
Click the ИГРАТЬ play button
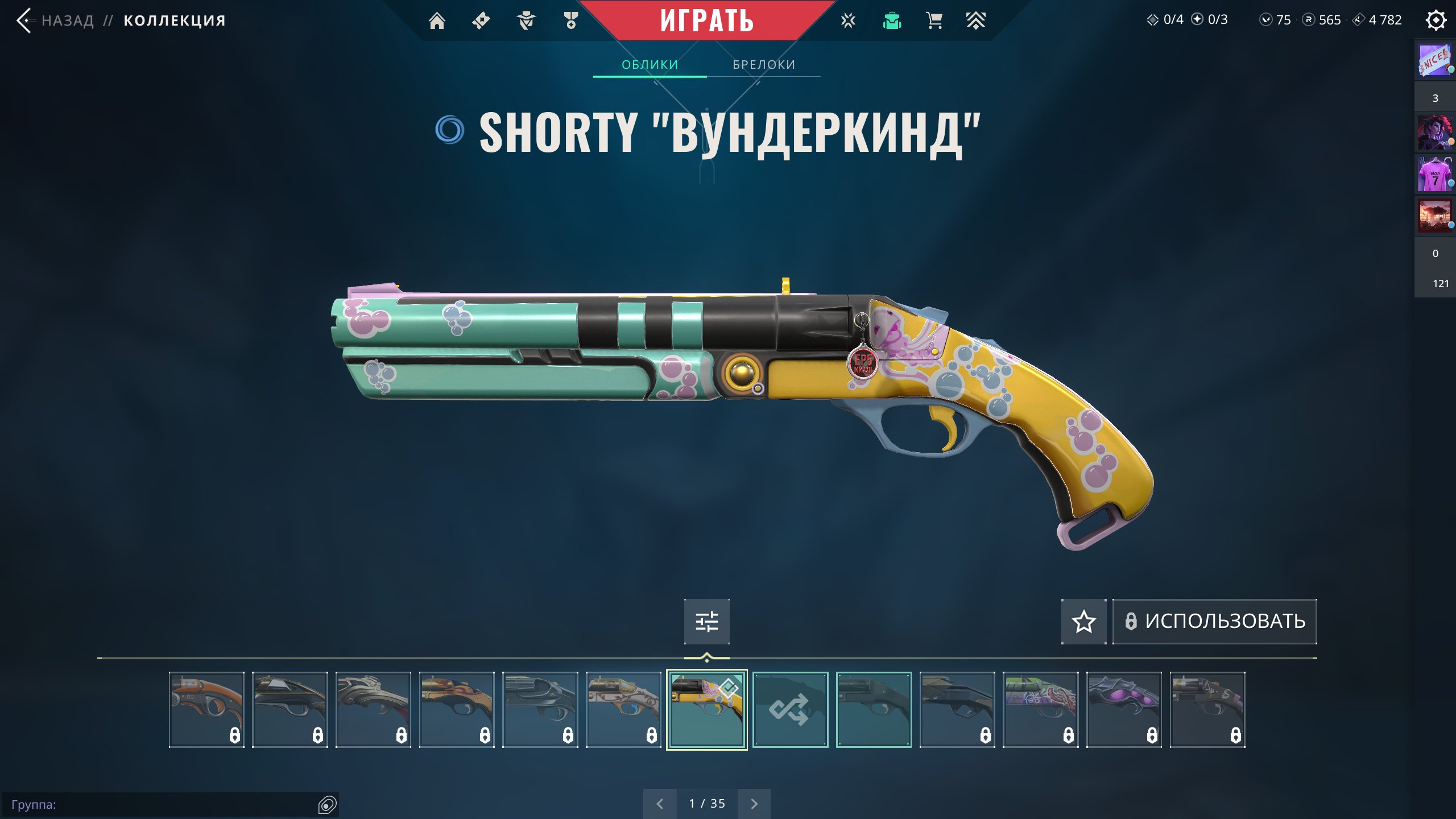point(706,21)
